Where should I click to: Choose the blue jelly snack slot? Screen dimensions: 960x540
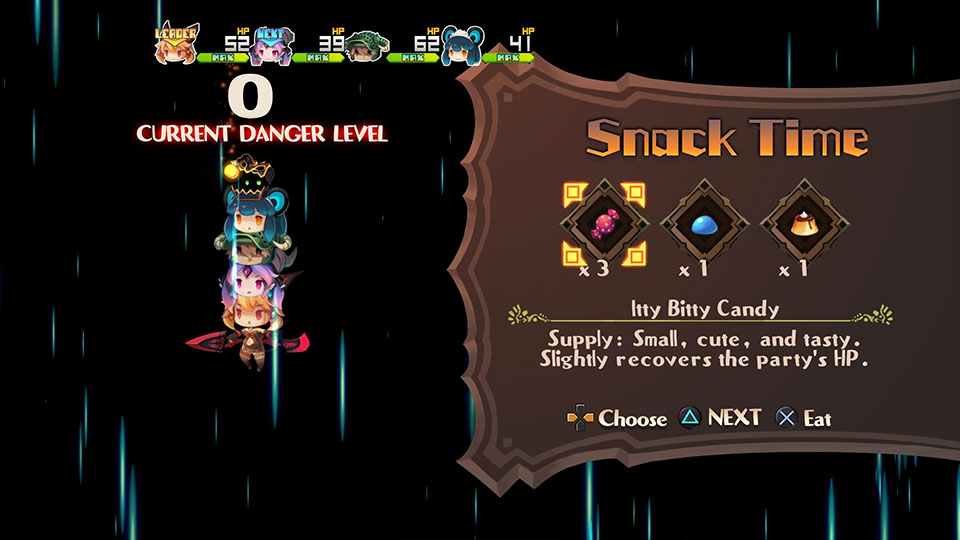point(702,226)
